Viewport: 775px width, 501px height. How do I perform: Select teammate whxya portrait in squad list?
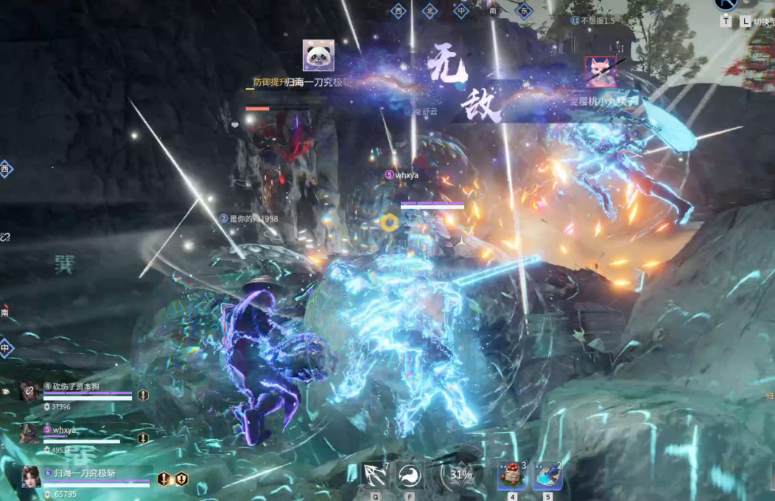pos(29,433)
